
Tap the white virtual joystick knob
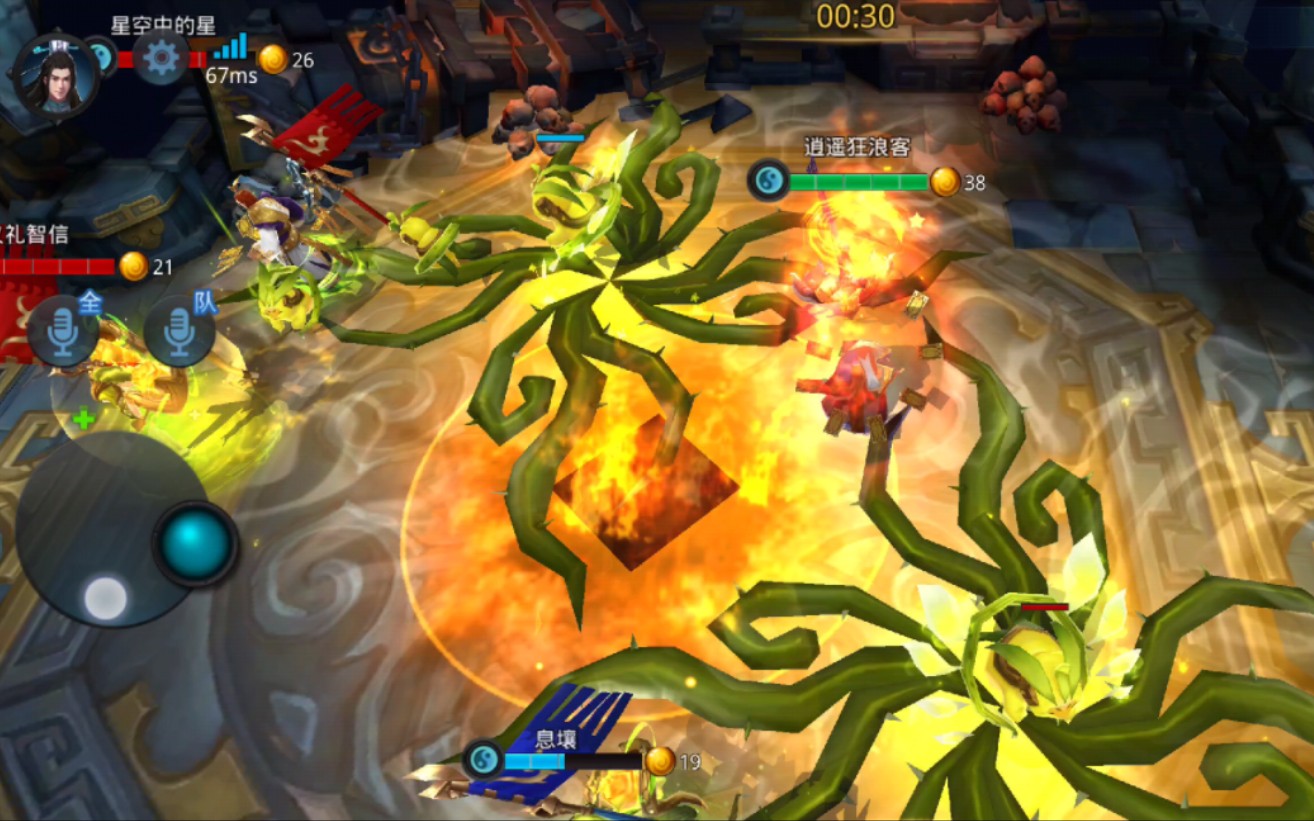click(x=105, y=598)
